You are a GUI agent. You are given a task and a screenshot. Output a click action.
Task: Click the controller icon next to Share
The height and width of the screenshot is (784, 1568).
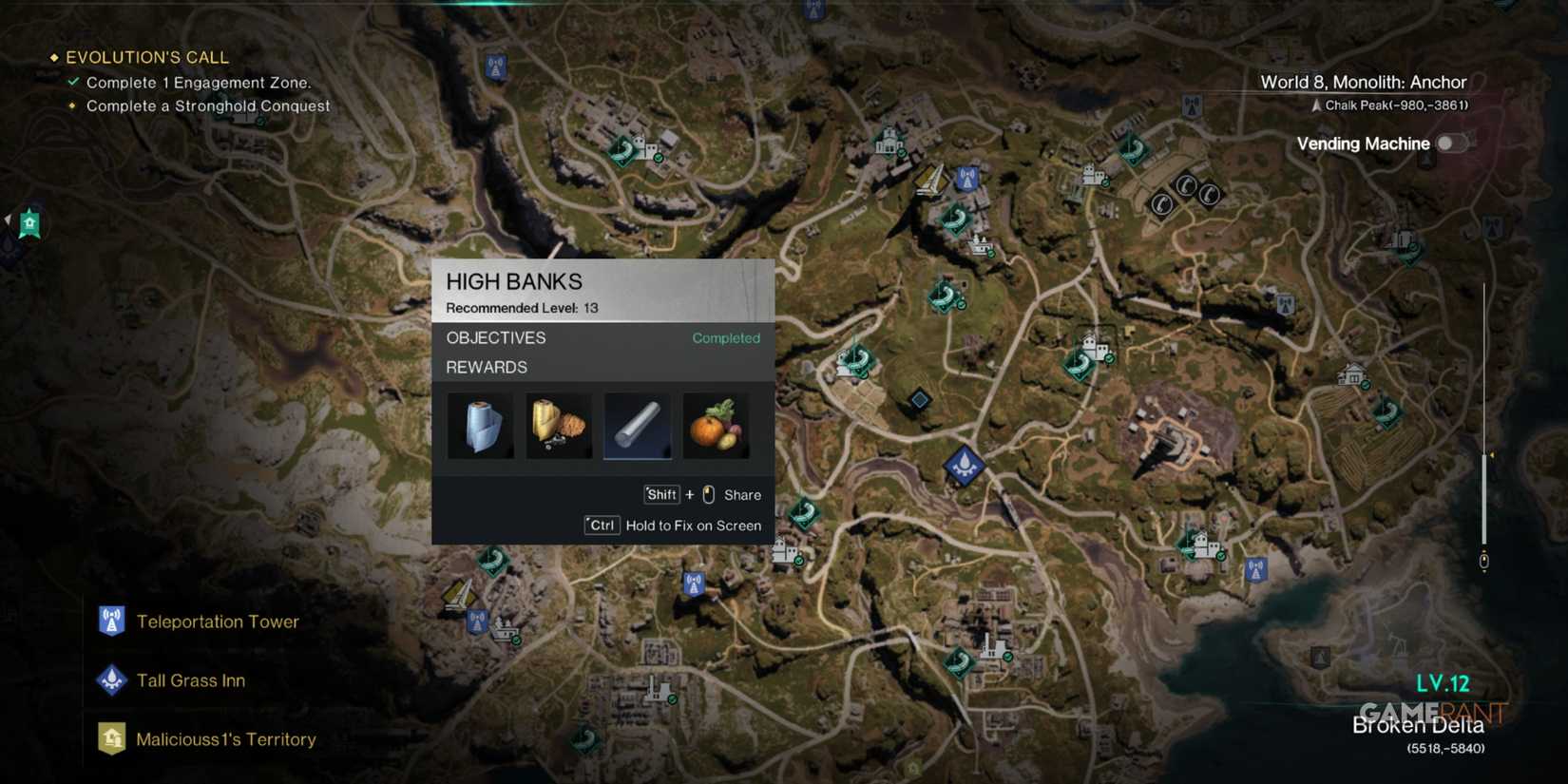click(707, 494)
